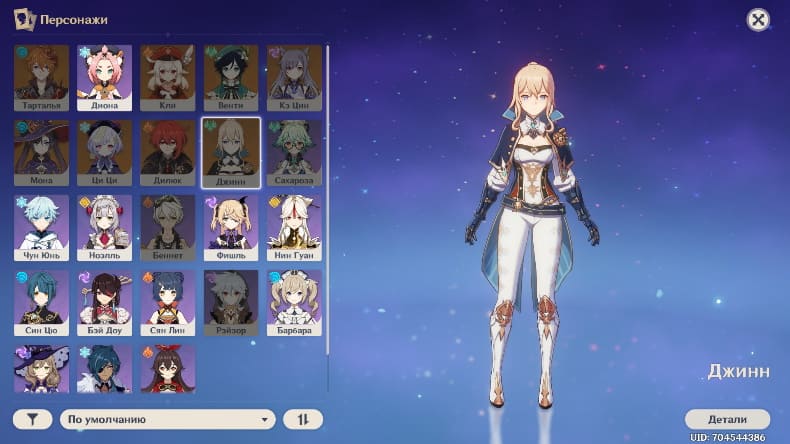Image resolution: width=790 pixels, height=444 pixels.
Task: Choose the character Диона
Action: coord(105,76)
